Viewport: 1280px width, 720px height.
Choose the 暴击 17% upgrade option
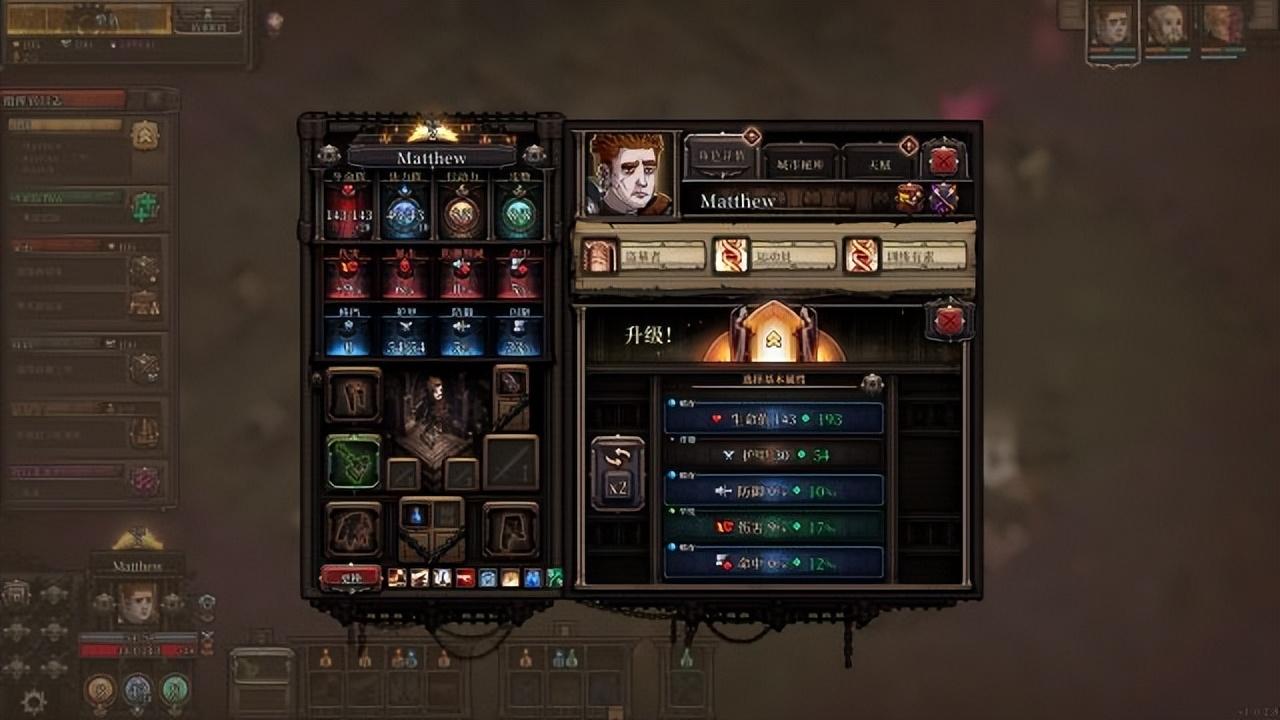[x=774, y=526]
